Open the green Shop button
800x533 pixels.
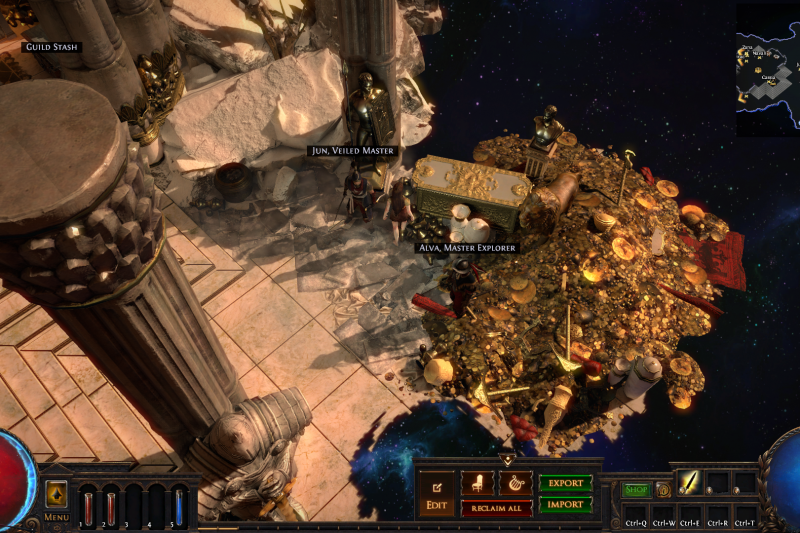coord(636,490)
